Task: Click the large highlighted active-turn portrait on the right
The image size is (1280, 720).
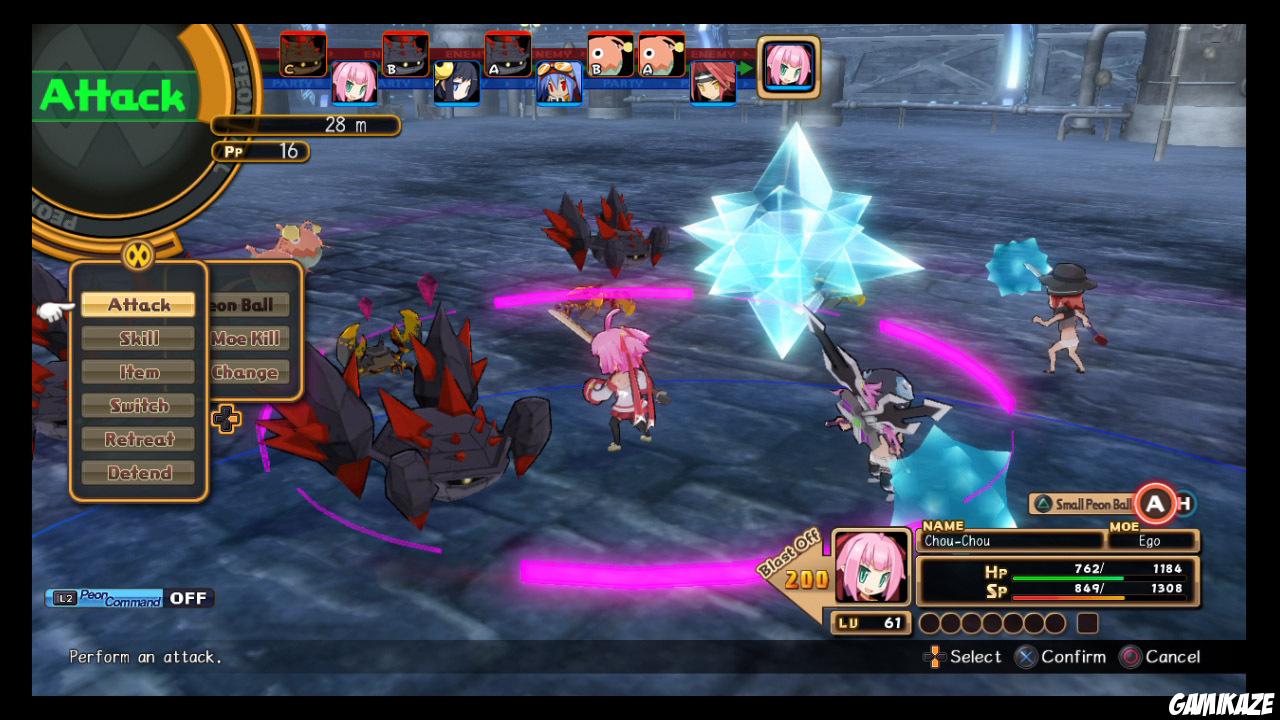Action: click(788, 70)
